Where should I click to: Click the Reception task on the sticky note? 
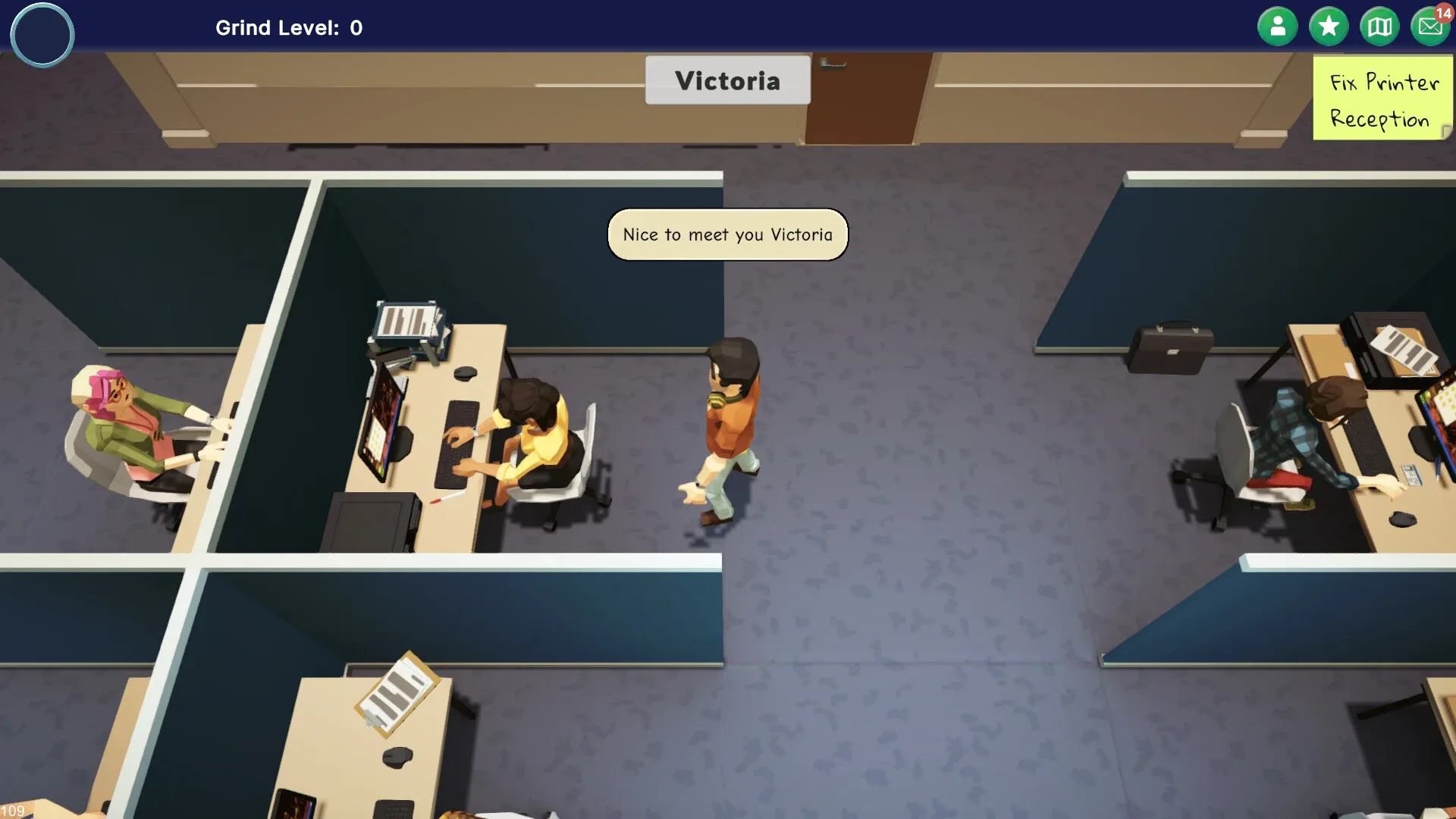(x=1379, y=120)
